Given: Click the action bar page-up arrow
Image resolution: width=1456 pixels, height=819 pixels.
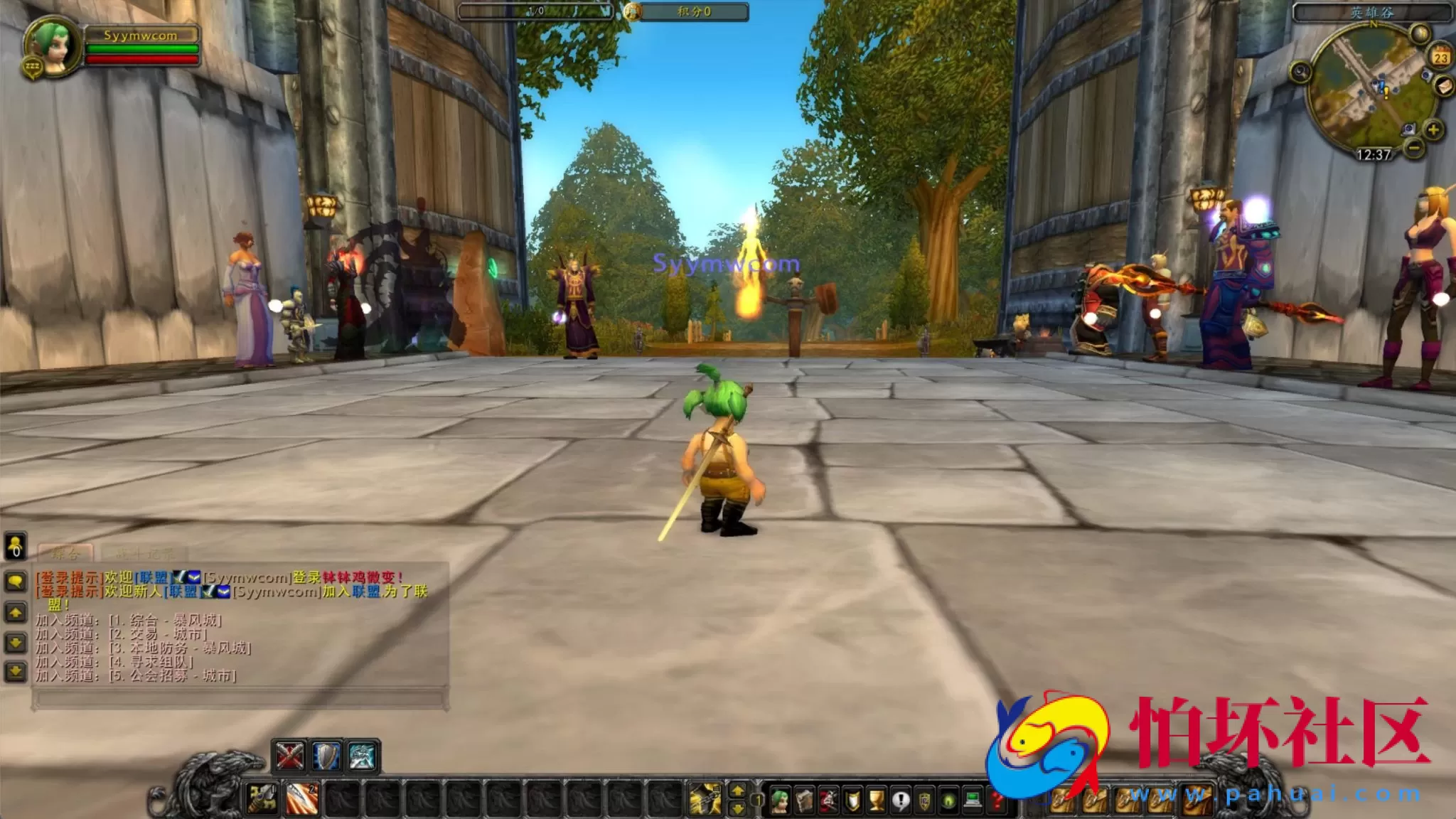Looking at the screenshot, I should click(x=738, y=791).
